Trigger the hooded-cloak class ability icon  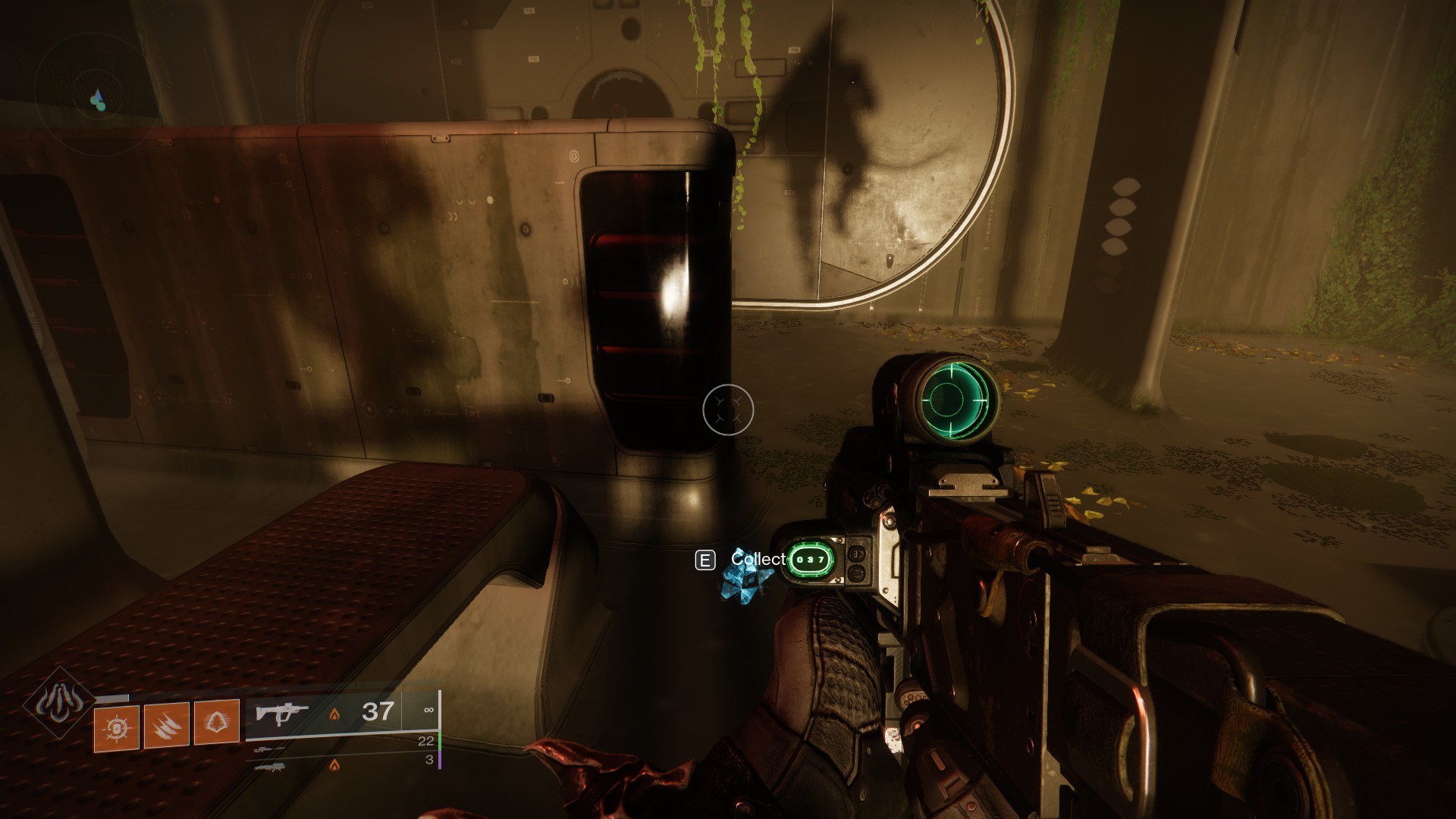216,723
